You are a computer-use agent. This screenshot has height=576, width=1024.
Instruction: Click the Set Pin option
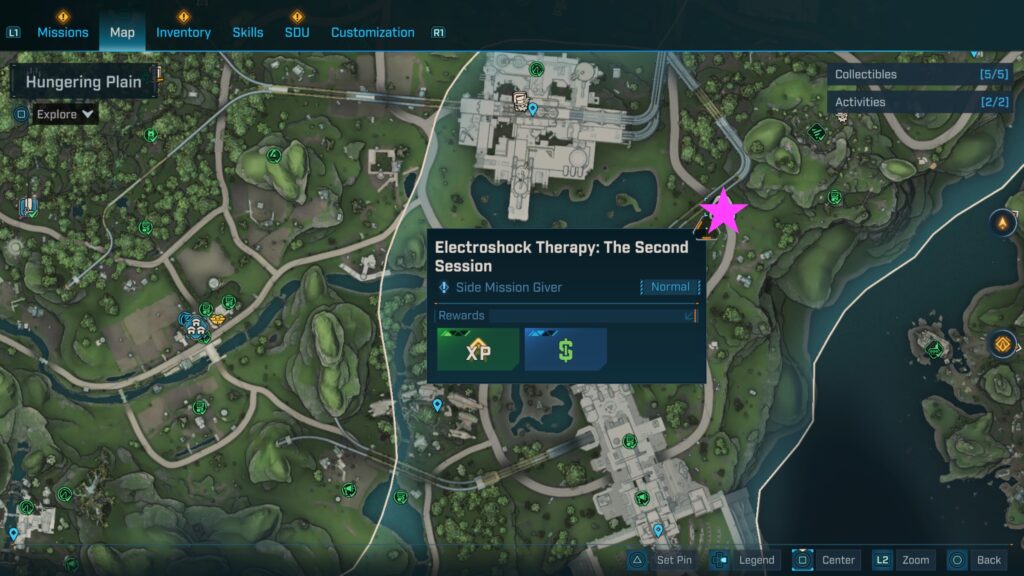[661, 560]
